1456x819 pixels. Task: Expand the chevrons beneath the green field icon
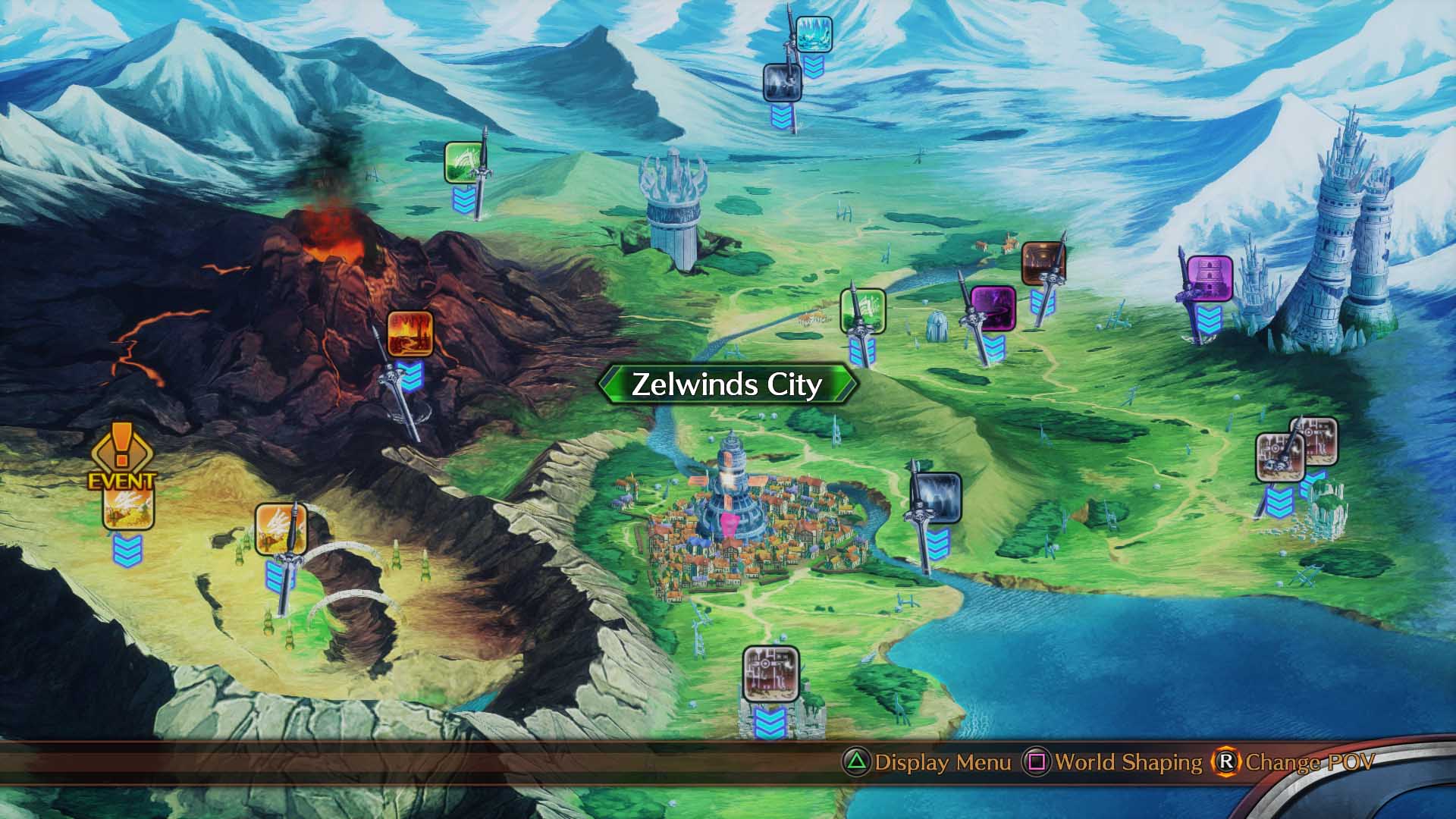coord(463,201)
